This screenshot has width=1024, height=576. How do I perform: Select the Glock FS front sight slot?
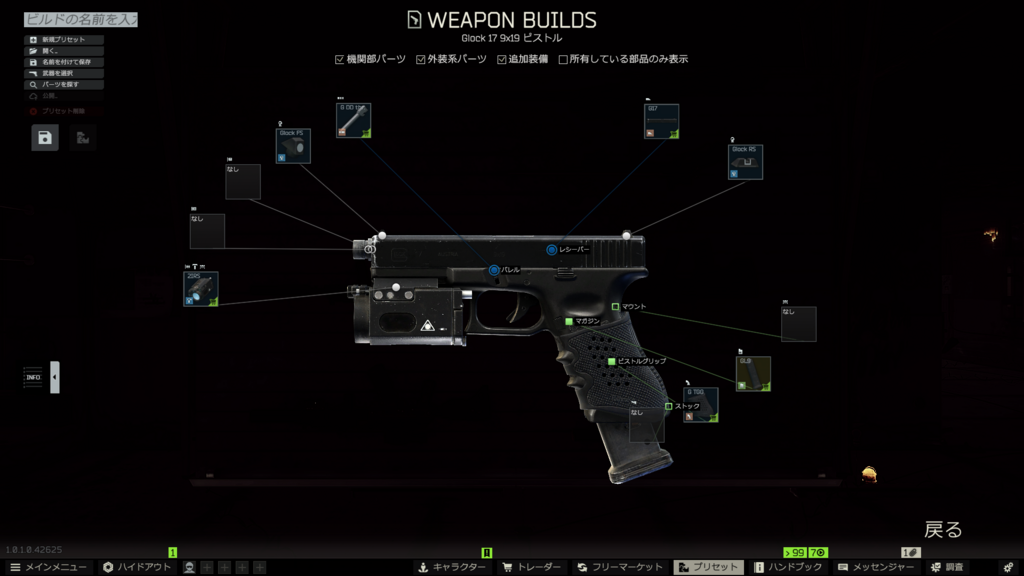coord(293,145)
